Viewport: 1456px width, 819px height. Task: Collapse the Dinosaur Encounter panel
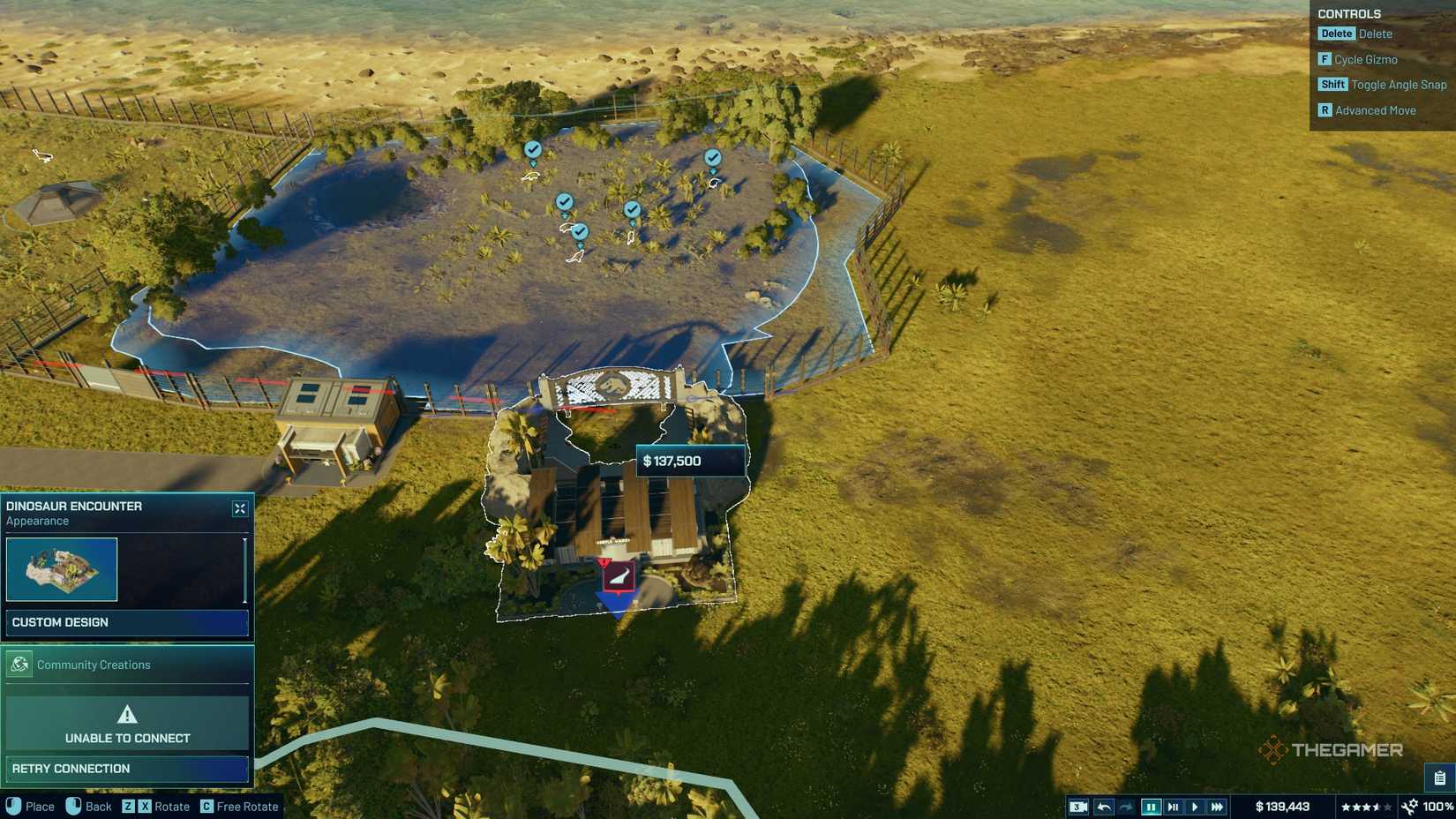tap(238, 507)
